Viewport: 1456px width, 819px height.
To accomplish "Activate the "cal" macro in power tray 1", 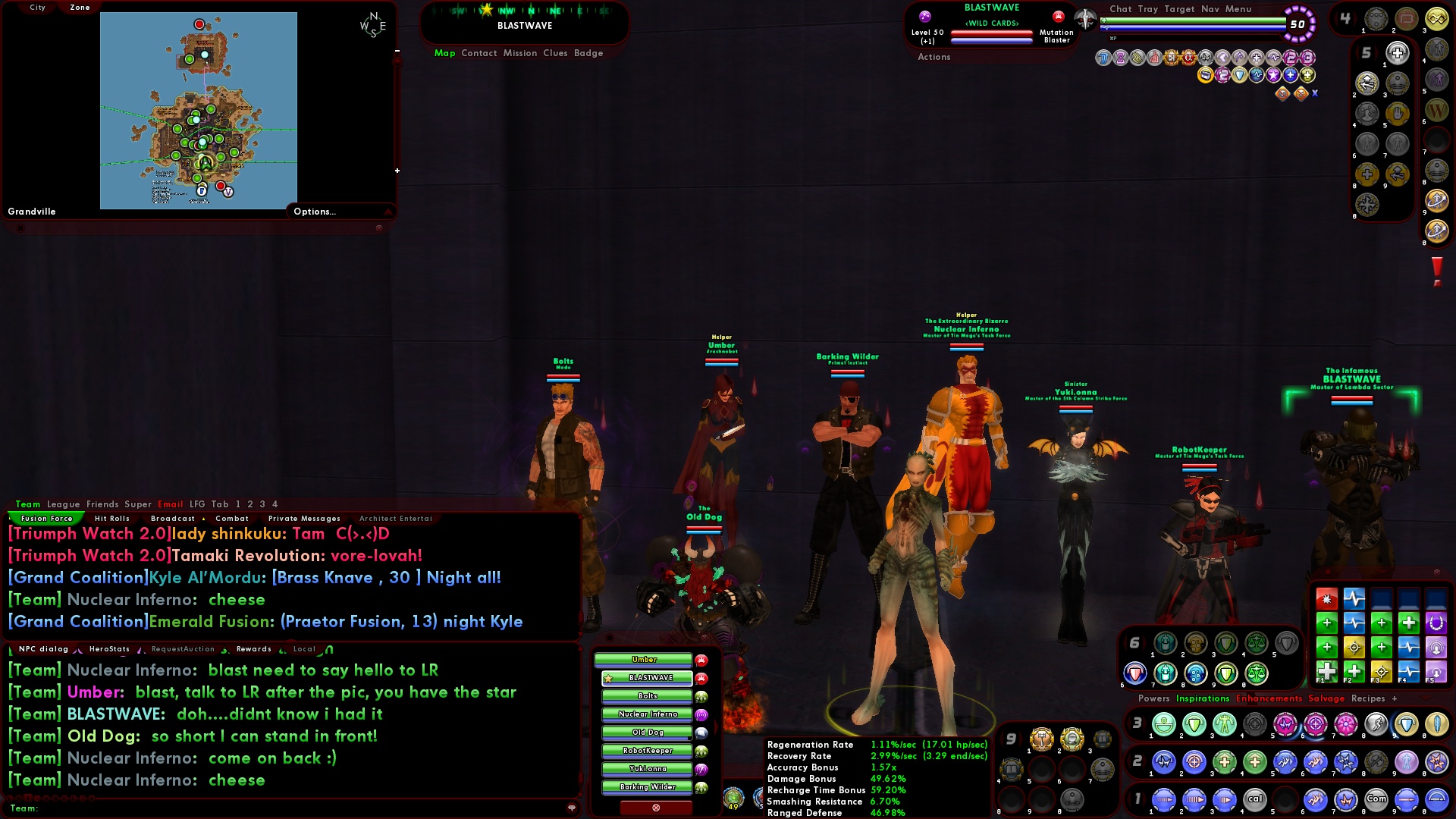I will click(1254, 799).
